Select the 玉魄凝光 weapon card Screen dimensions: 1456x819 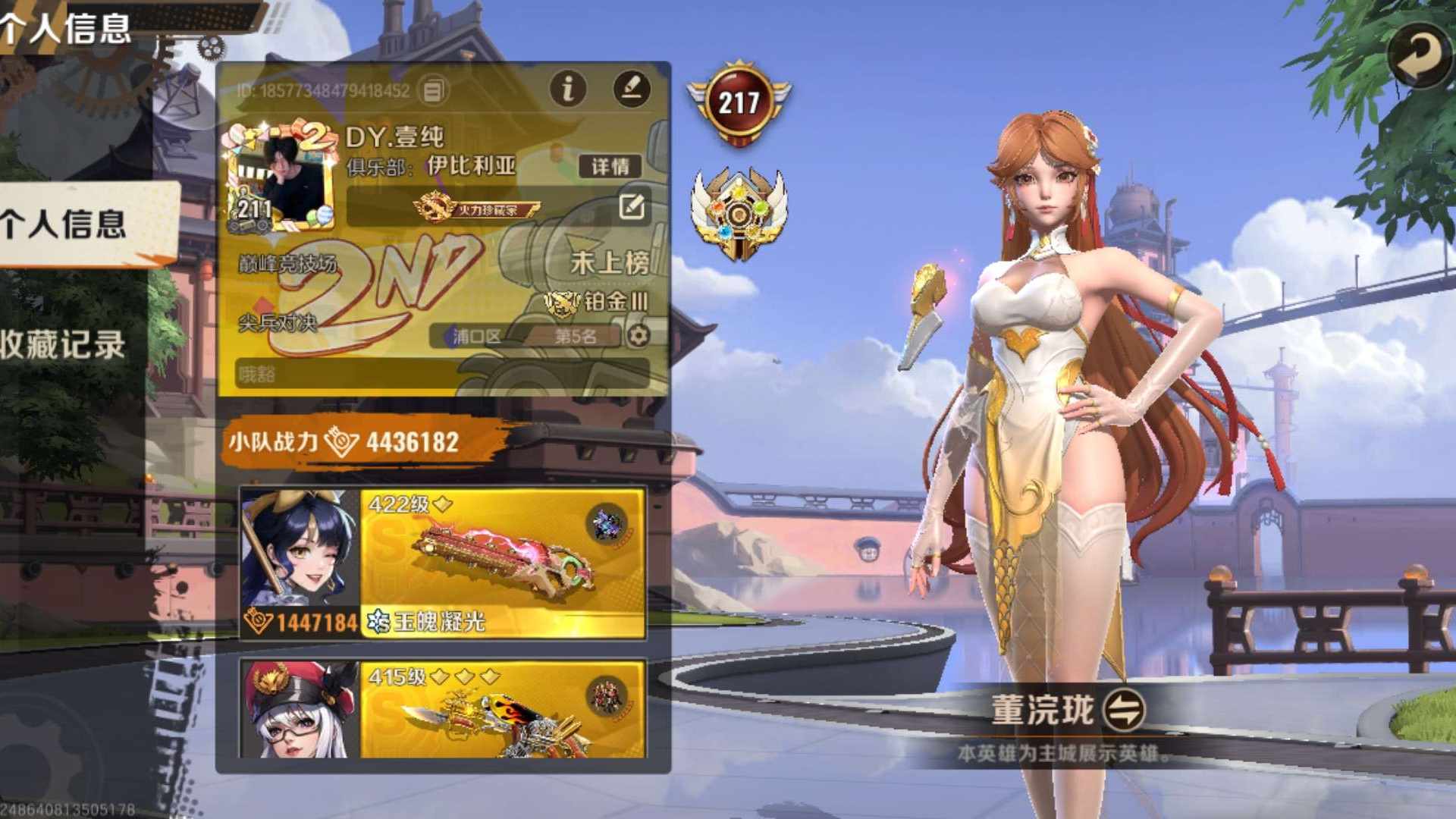[502, 563]
